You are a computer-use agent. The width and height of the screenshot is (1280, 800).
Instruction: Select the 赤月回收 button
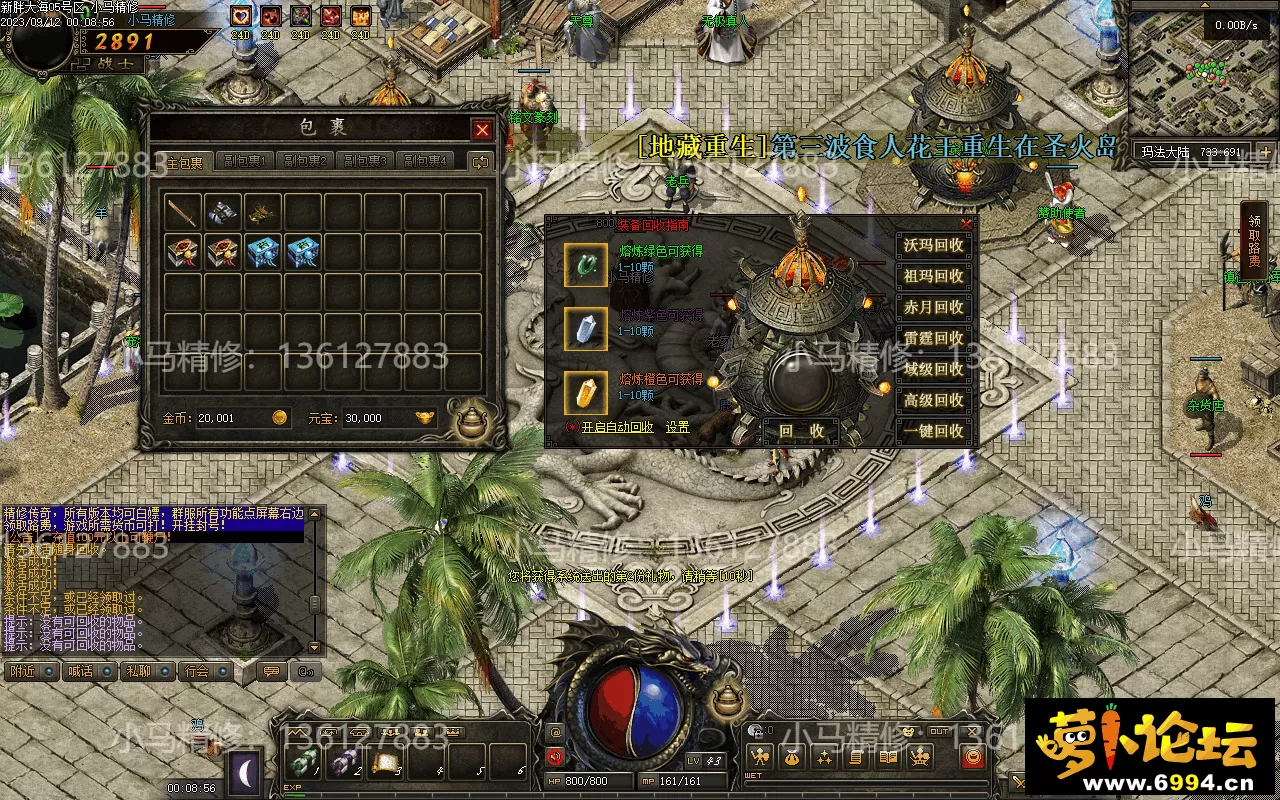click(933, 307)
